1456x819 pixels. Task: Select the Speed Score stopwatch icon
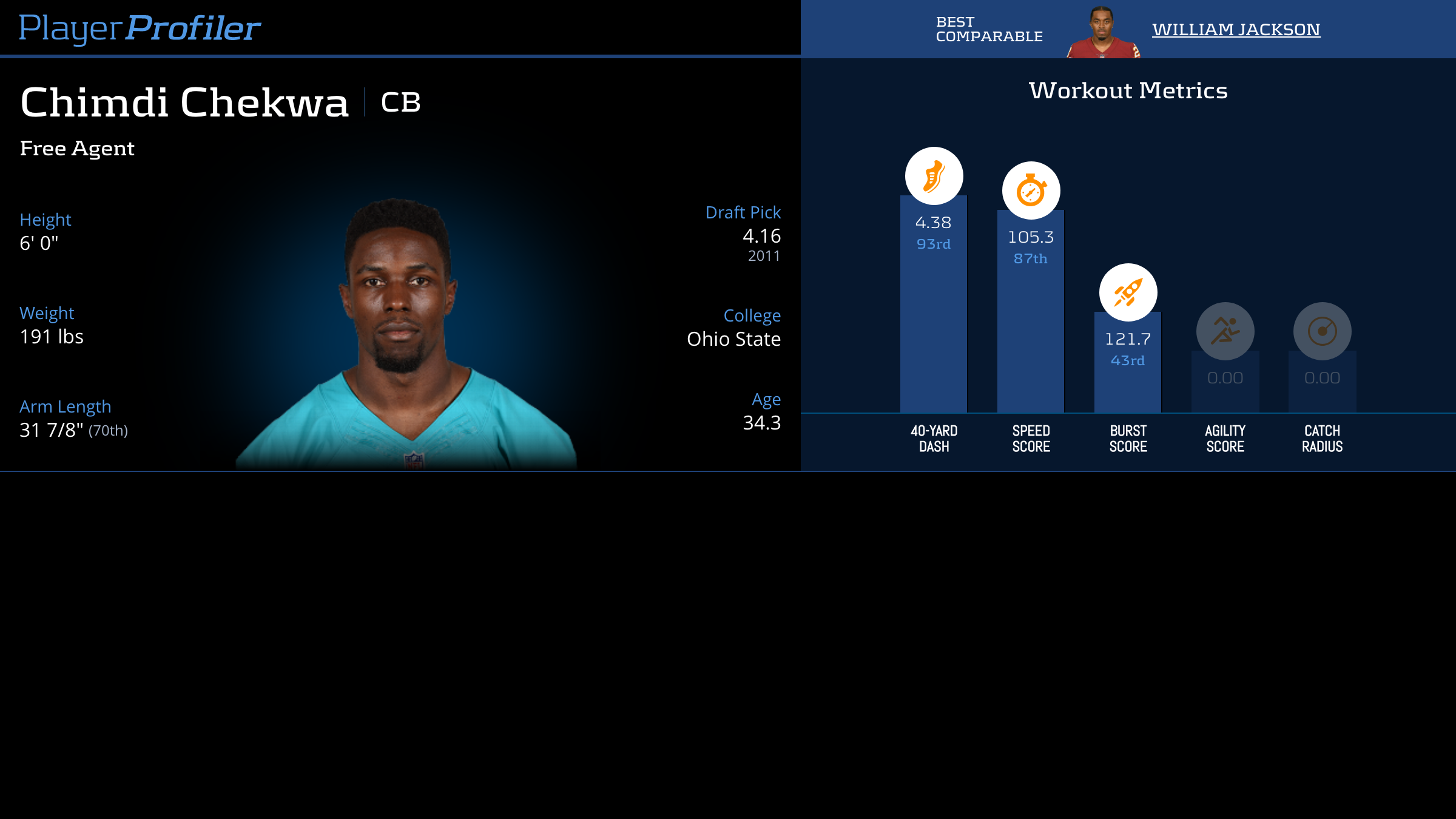coord(1031,190)
